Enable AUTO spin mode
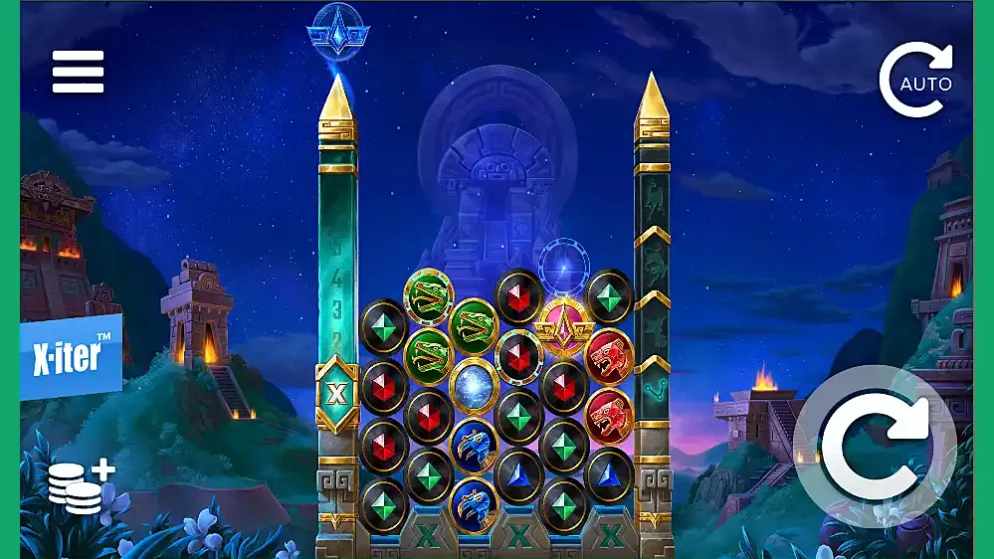994x559 pixels. [x=916, y=80]
